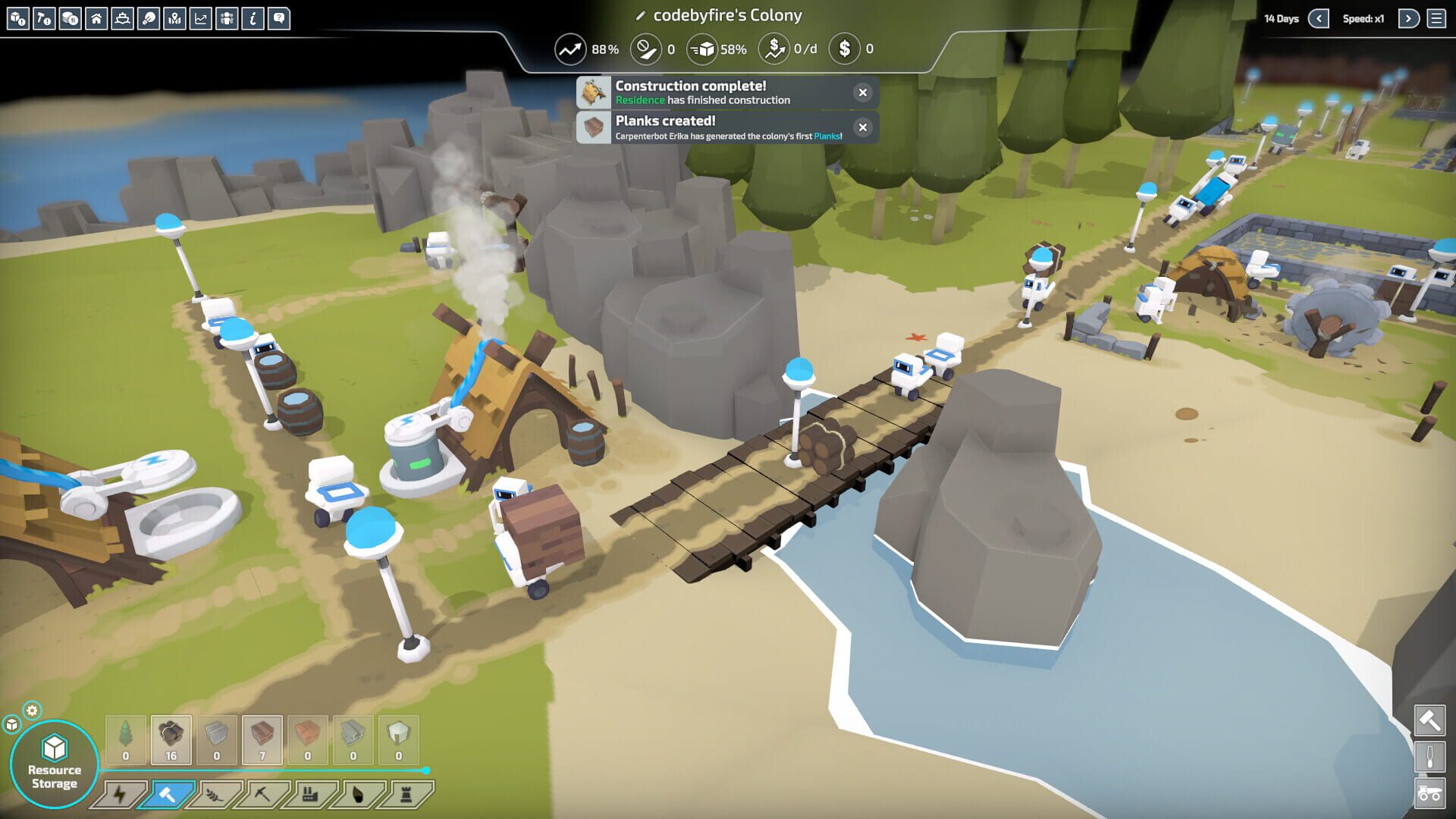The width and height of the screenshot is (1456, 819).
Task: Open the research lightbulb panel
Action: [x=149, y=19]
